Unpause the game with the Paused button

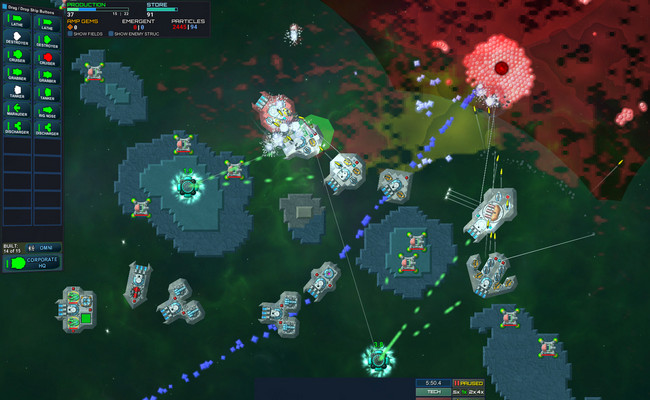(x=469, y=383)
